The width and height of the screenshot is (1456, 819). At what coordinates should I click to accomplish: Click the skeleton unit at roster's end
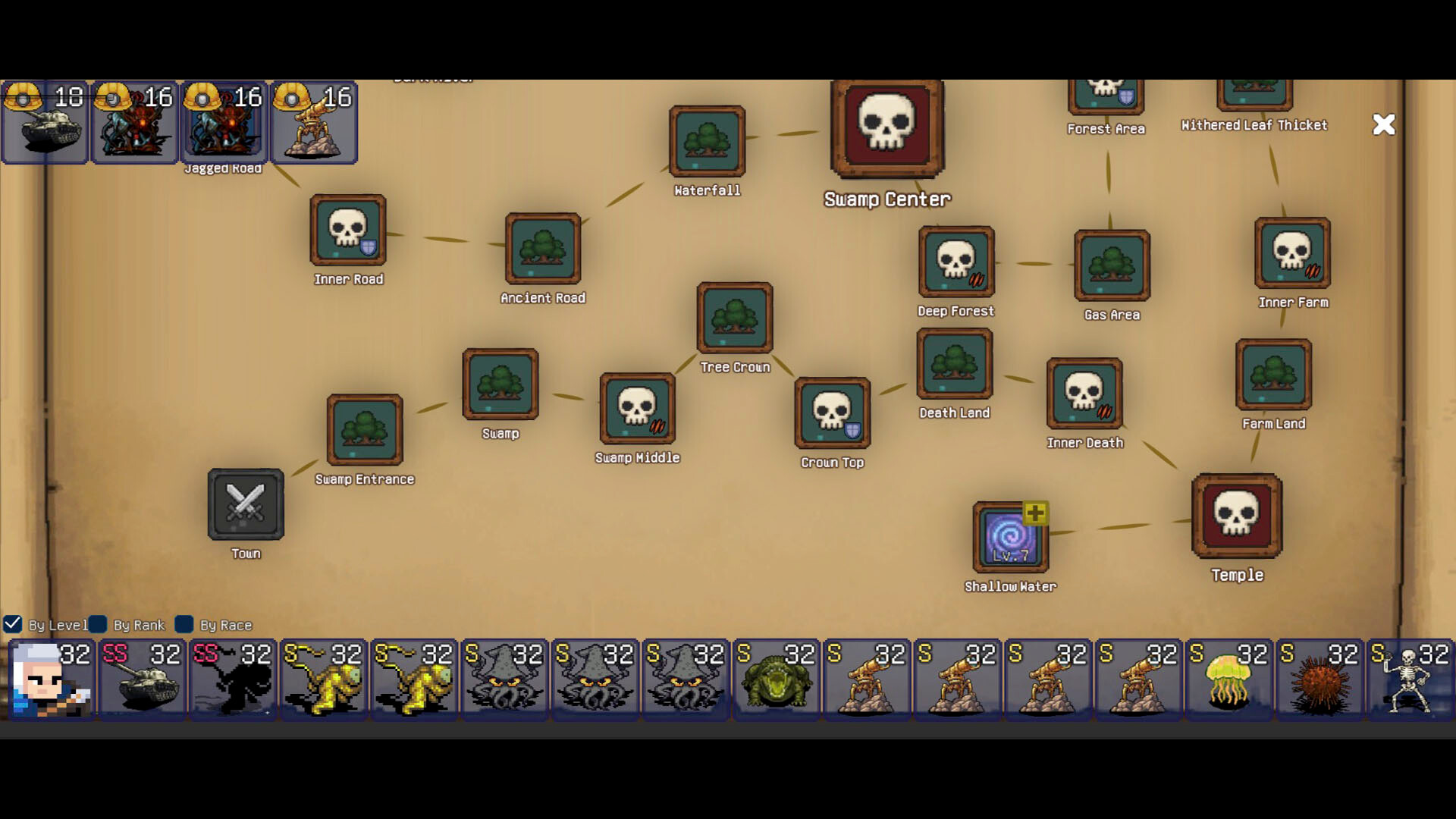click(1410, 679)
